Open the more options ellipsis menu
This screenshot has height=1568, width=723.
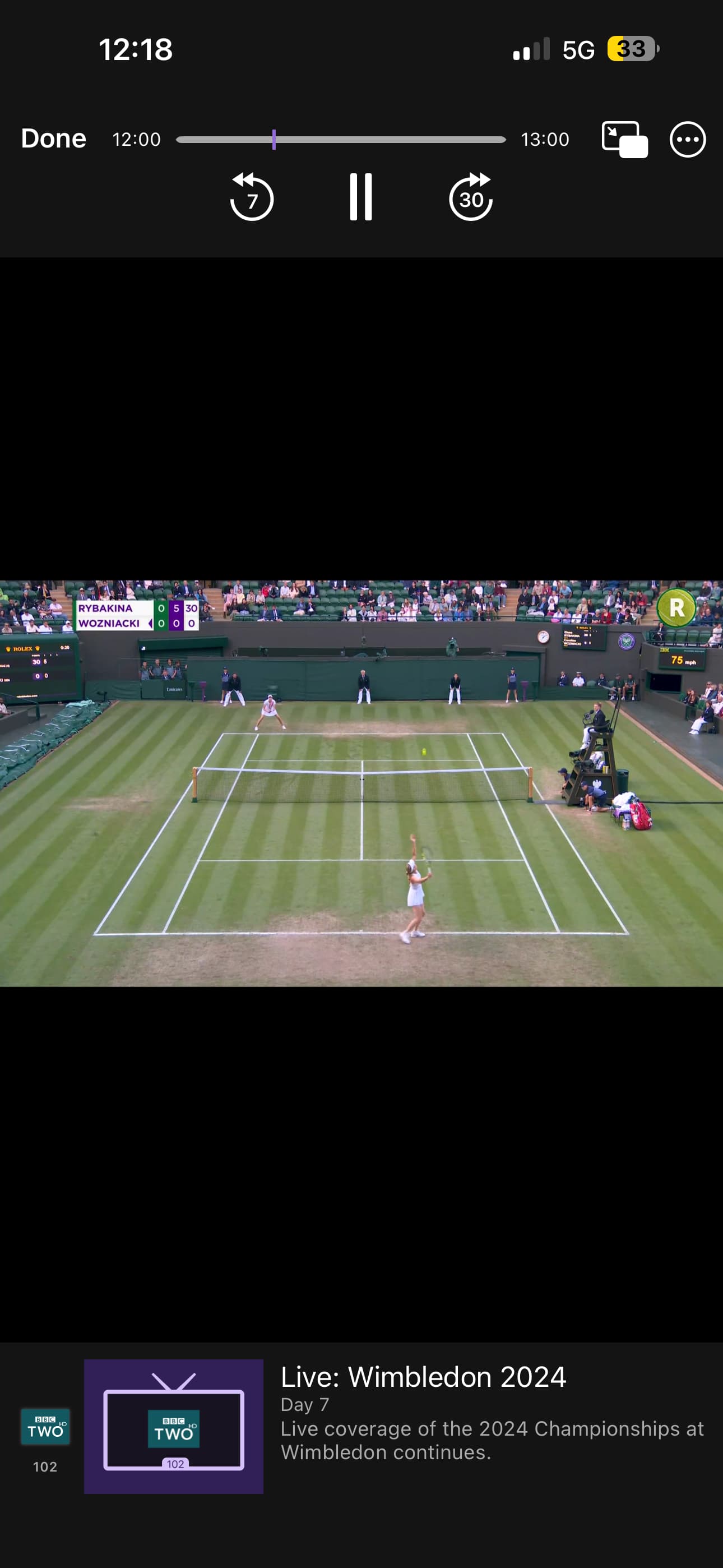688,140
